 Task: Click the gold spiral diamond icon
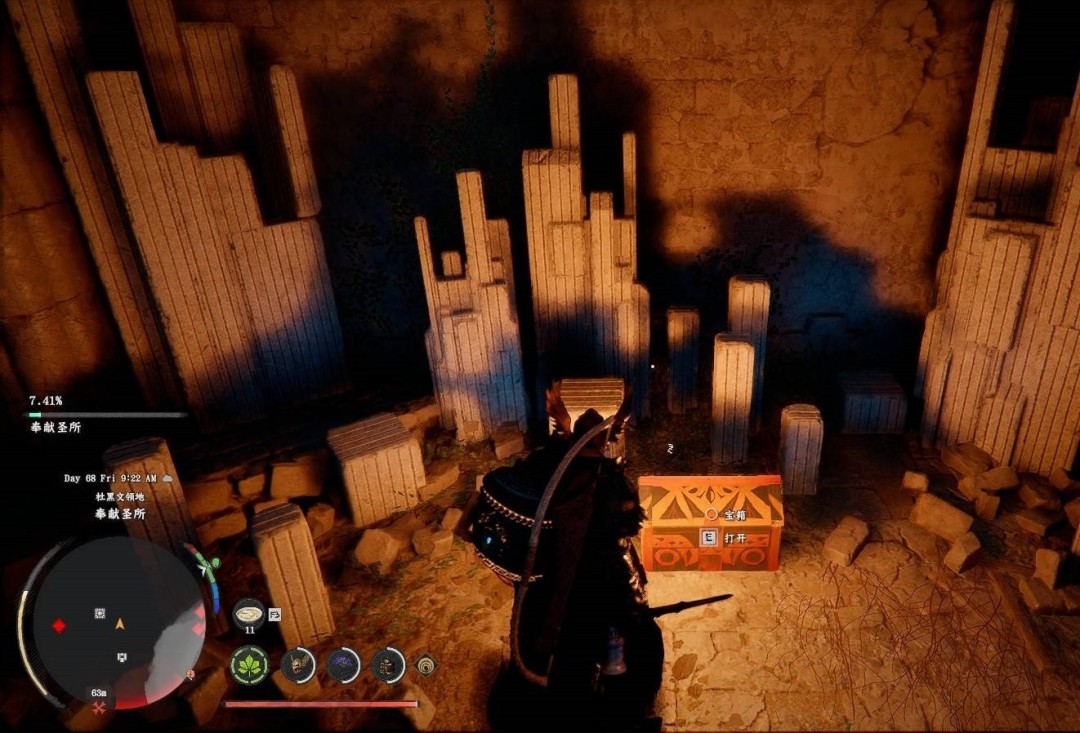426,664
